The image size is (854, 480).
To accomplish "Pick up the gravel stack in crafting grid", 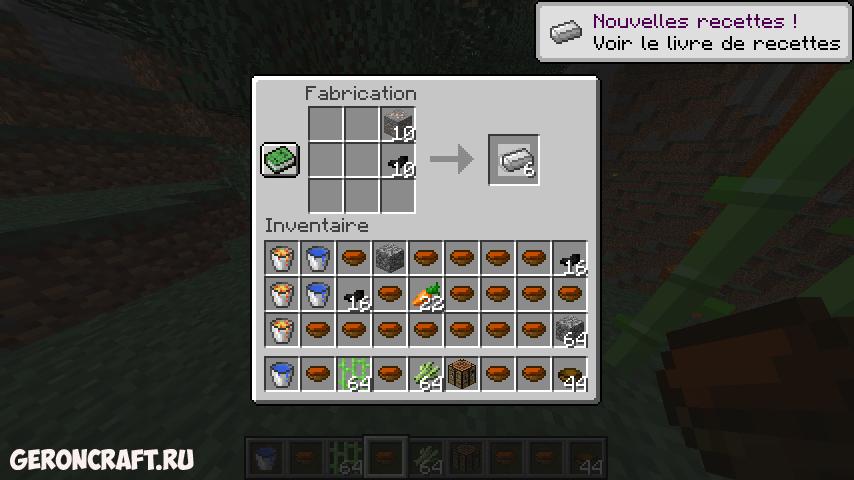I will 398,125.
